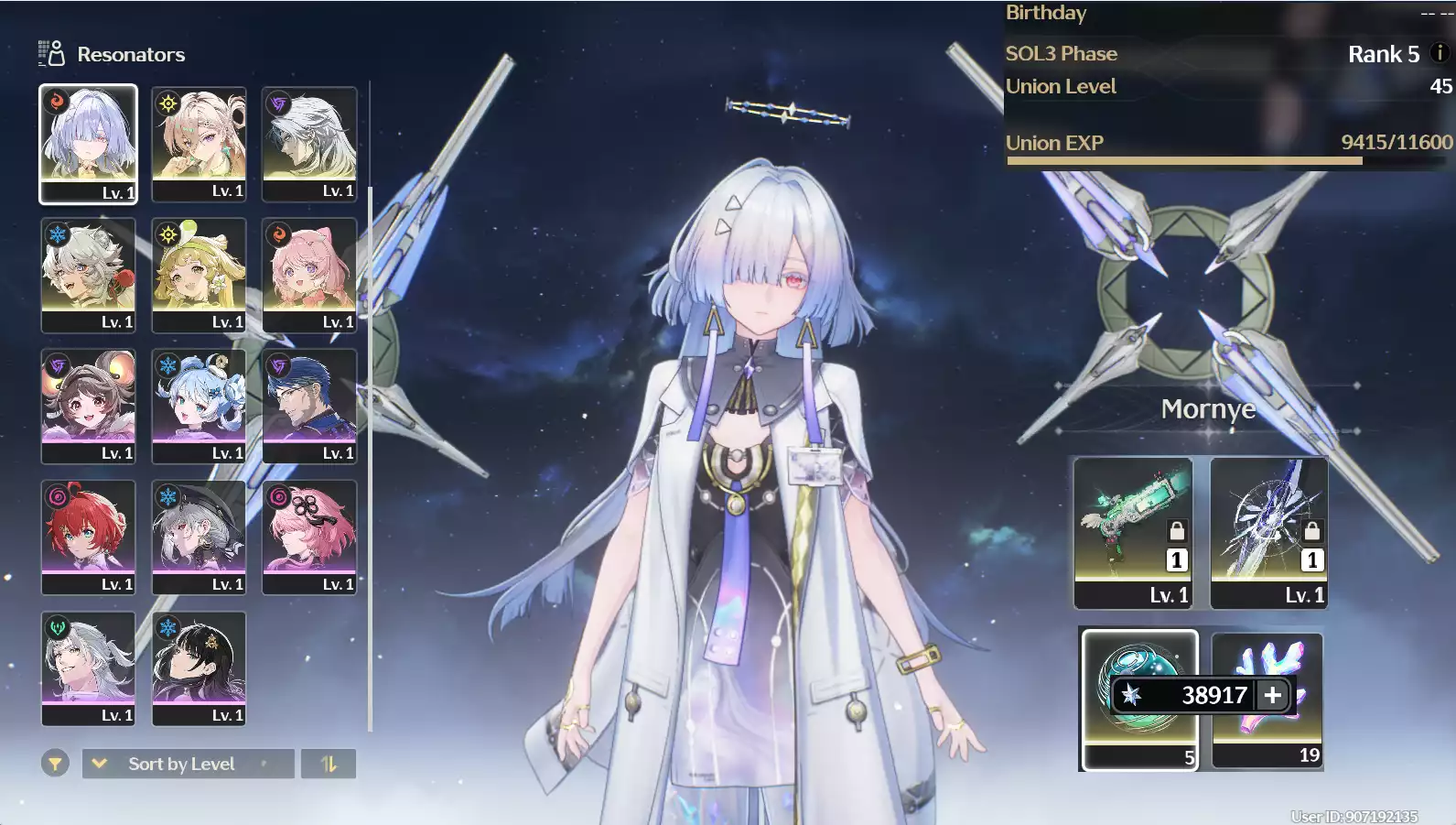Choose the blonde resonator with the side bun
This screenshot has height=825, width=1456.
[x=199, y=143]
